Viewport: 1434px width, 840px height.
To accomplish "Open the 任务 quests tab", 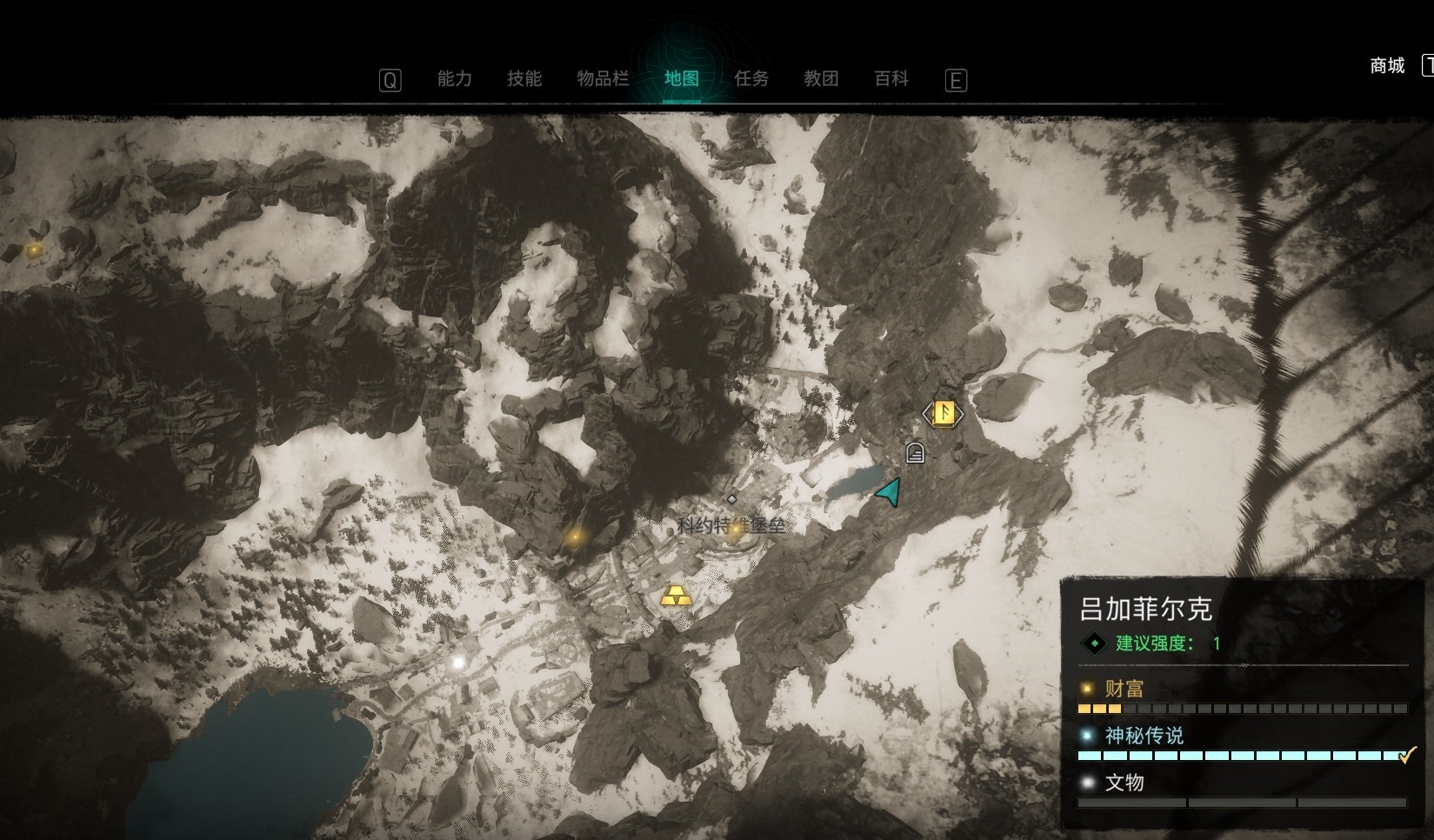I will point(751,79).
